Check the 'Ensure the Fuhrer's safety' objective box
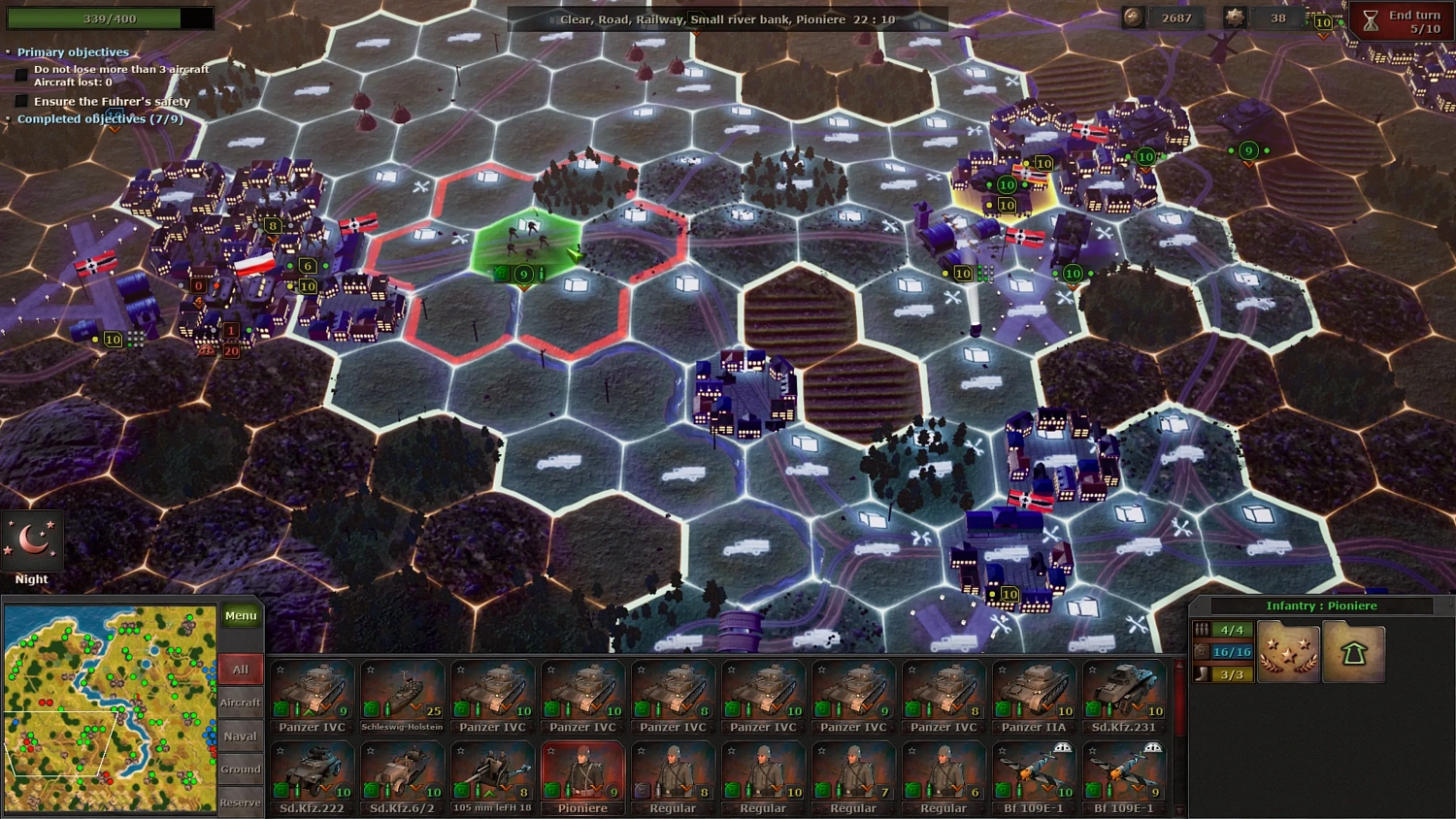1456x819 pixels. pos(21,100)
